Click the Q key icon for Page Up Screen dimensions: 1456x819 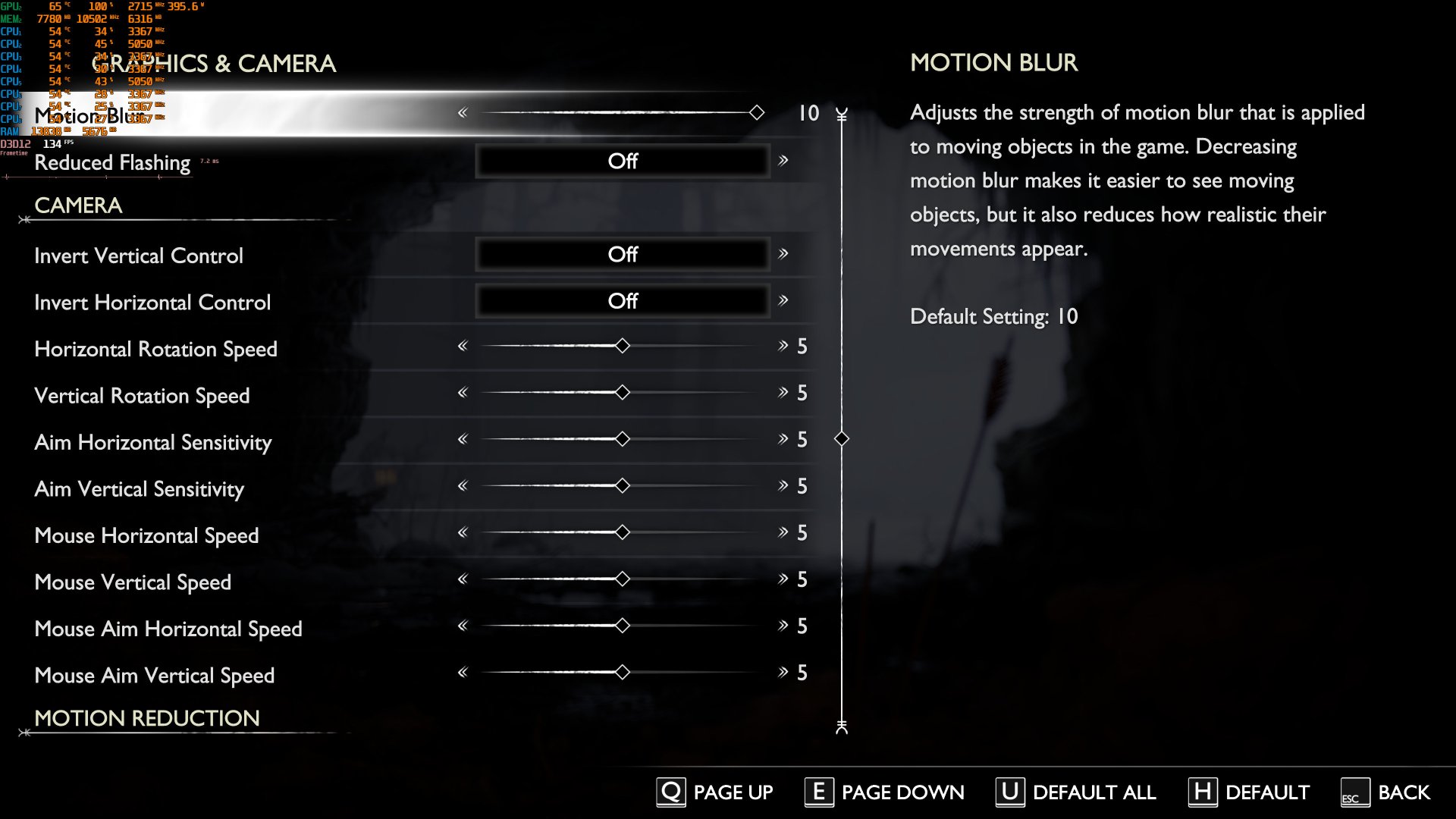click(670, 792)
